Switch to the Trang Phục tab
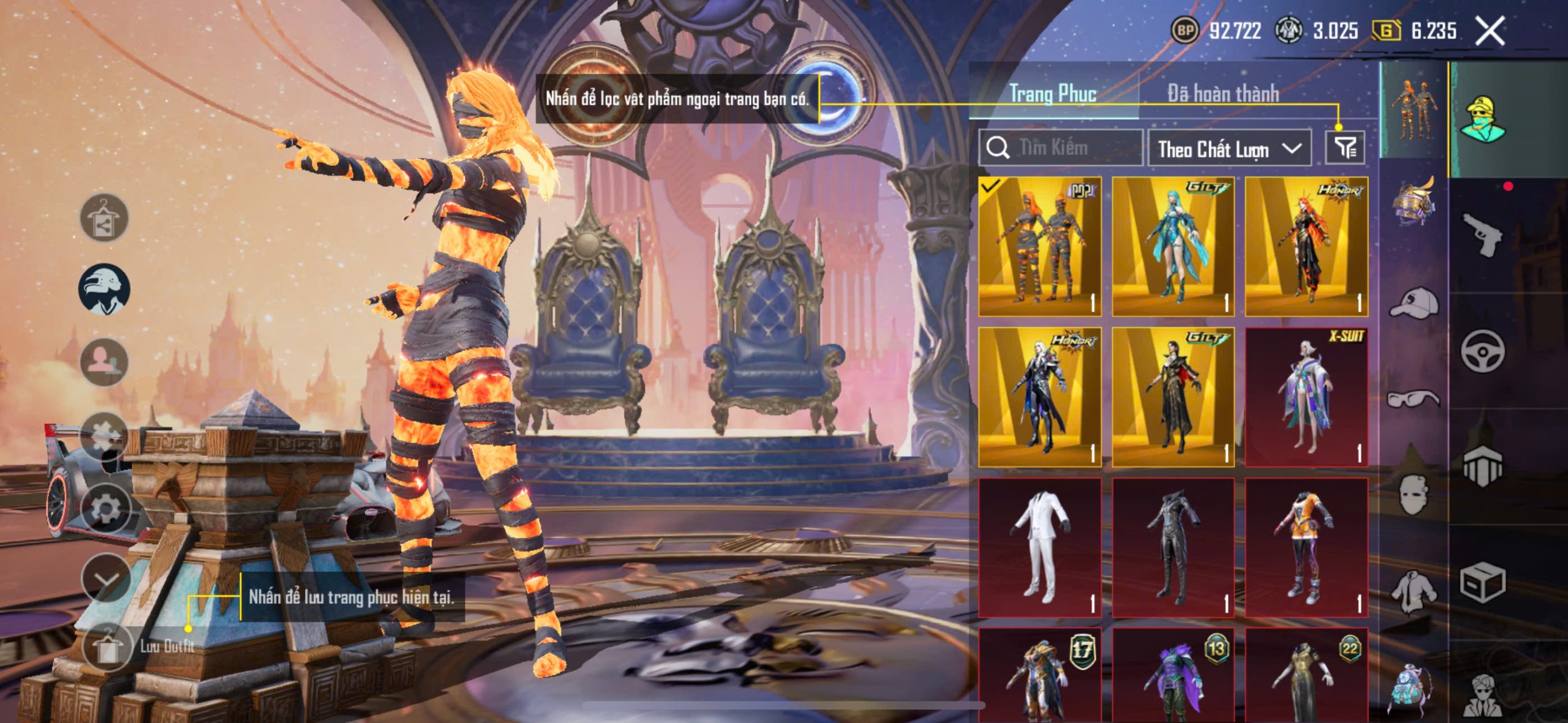 1052,94
